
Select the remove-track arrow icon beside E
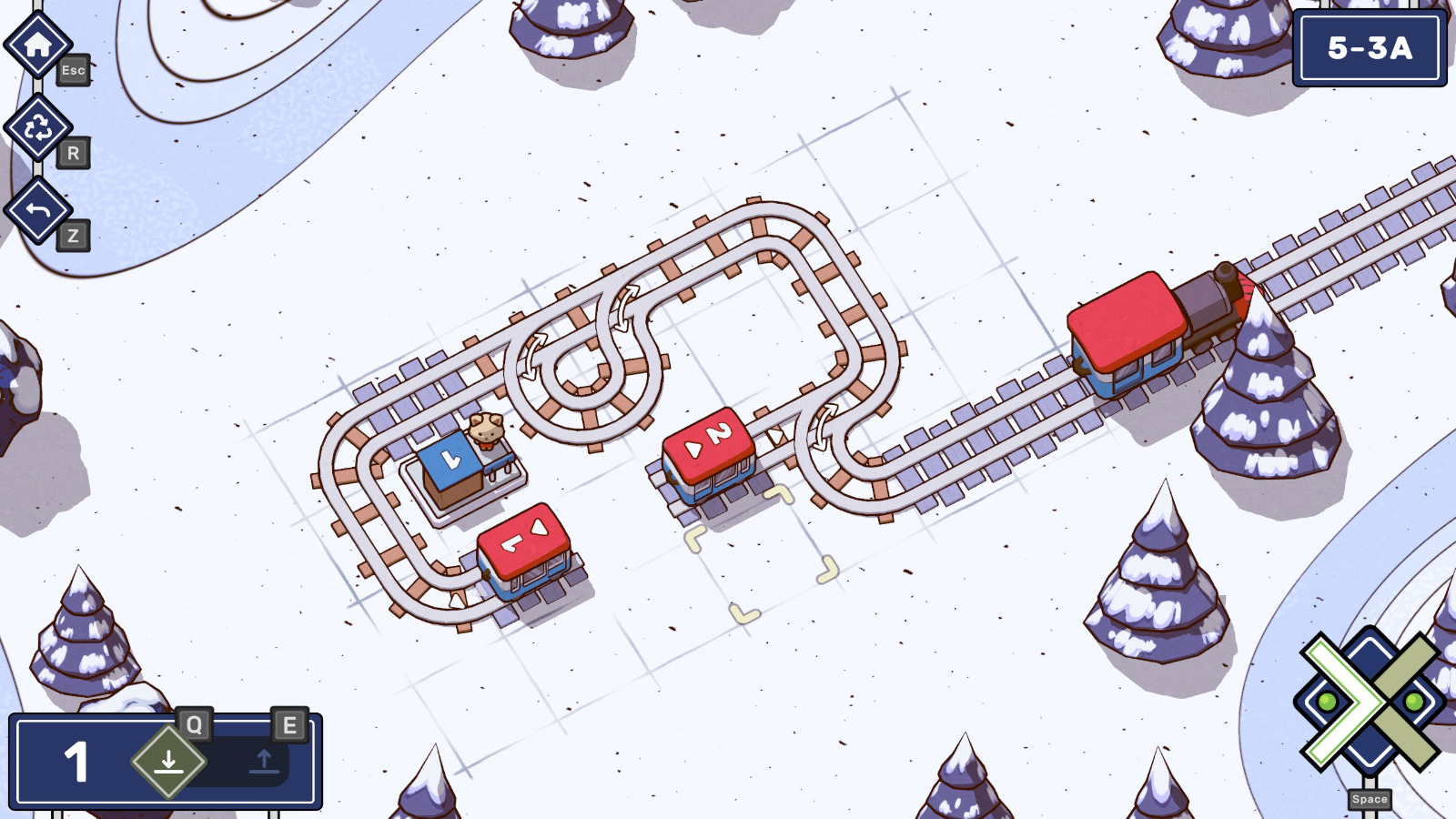pos(264,762)
